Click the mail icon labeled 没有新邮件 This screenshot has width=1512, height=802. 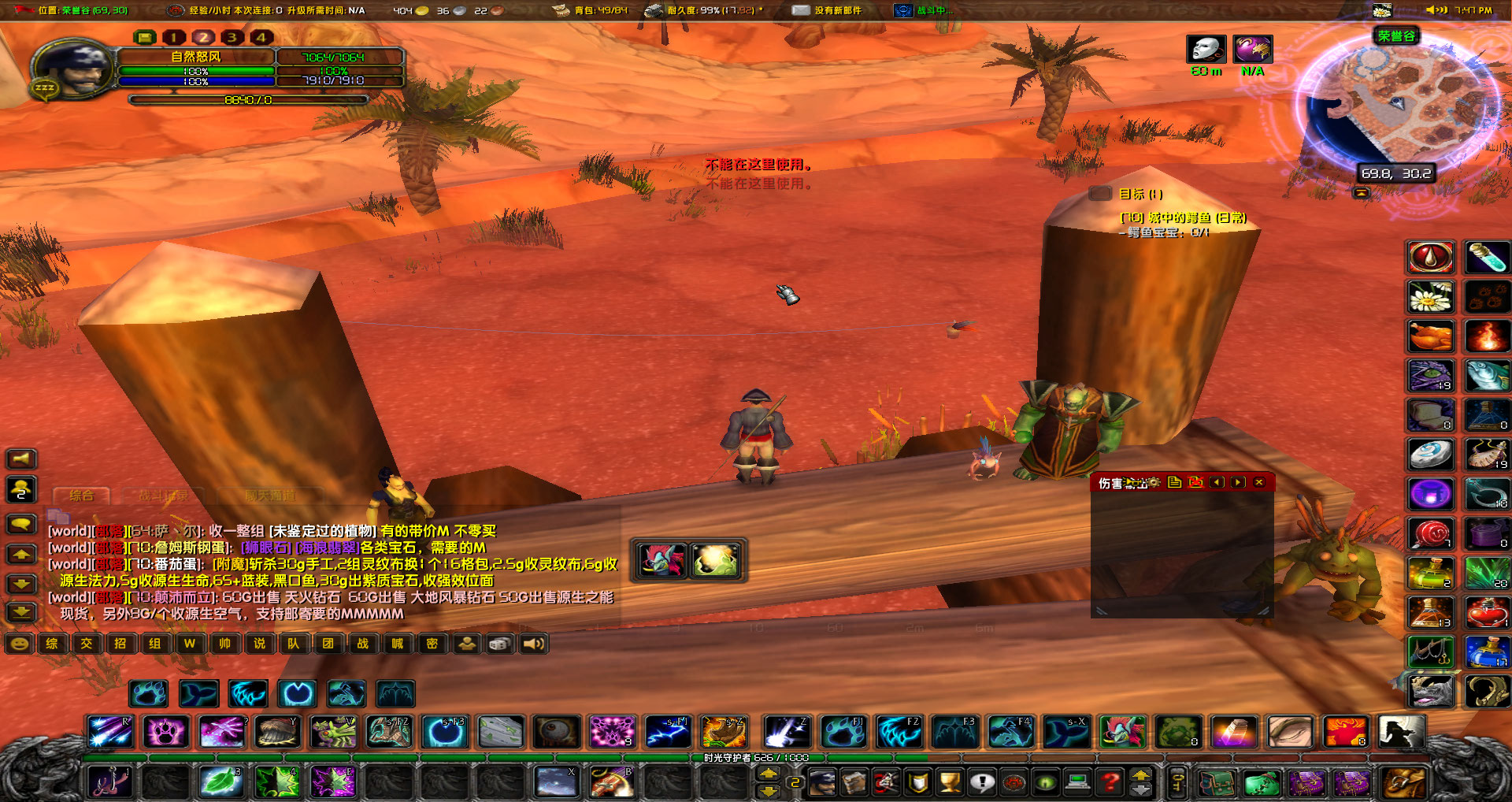(801, 11)
